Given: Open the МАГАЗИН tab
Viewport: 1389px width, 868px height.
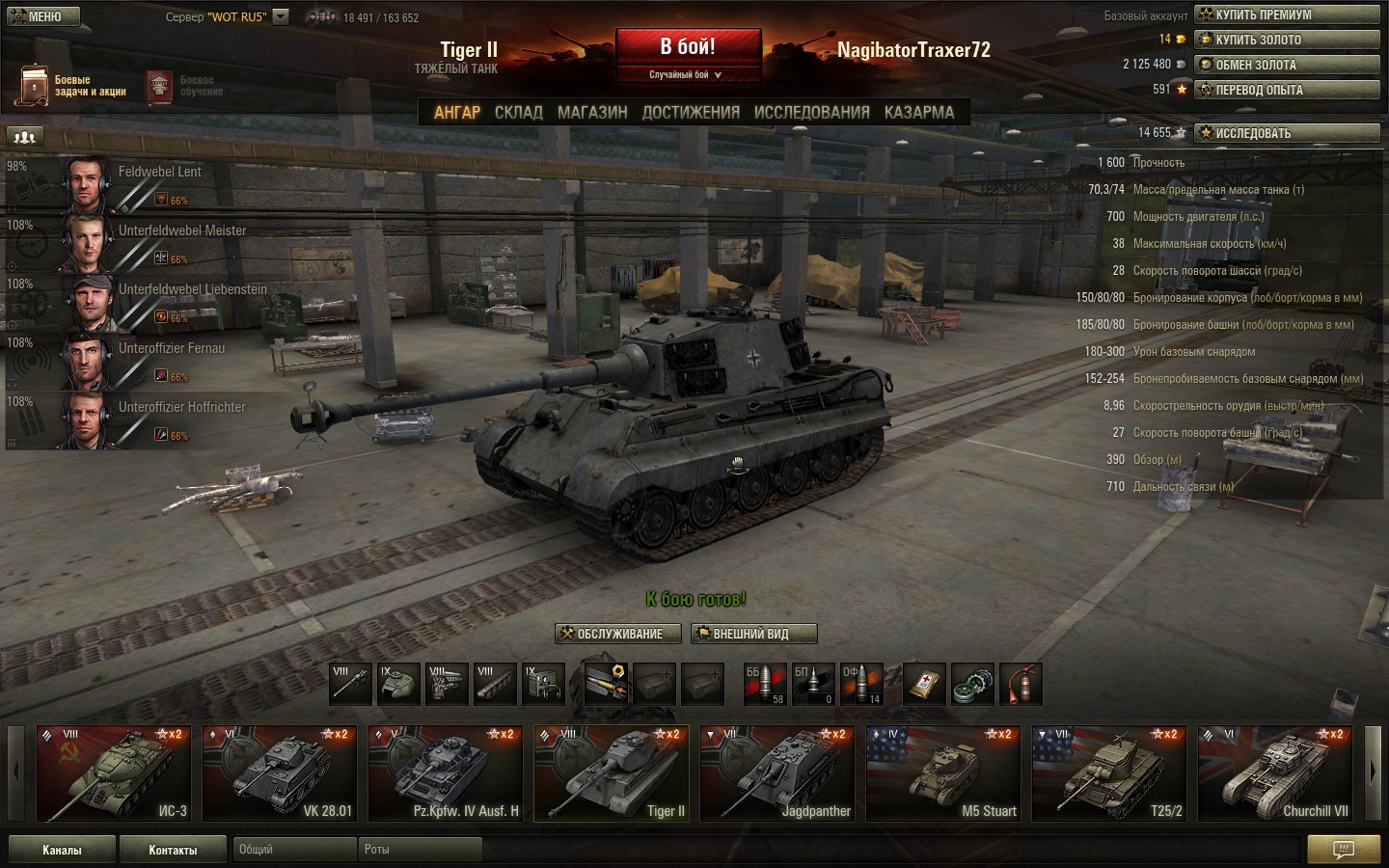Looking at the screenshot, I should tap(592, 112).
